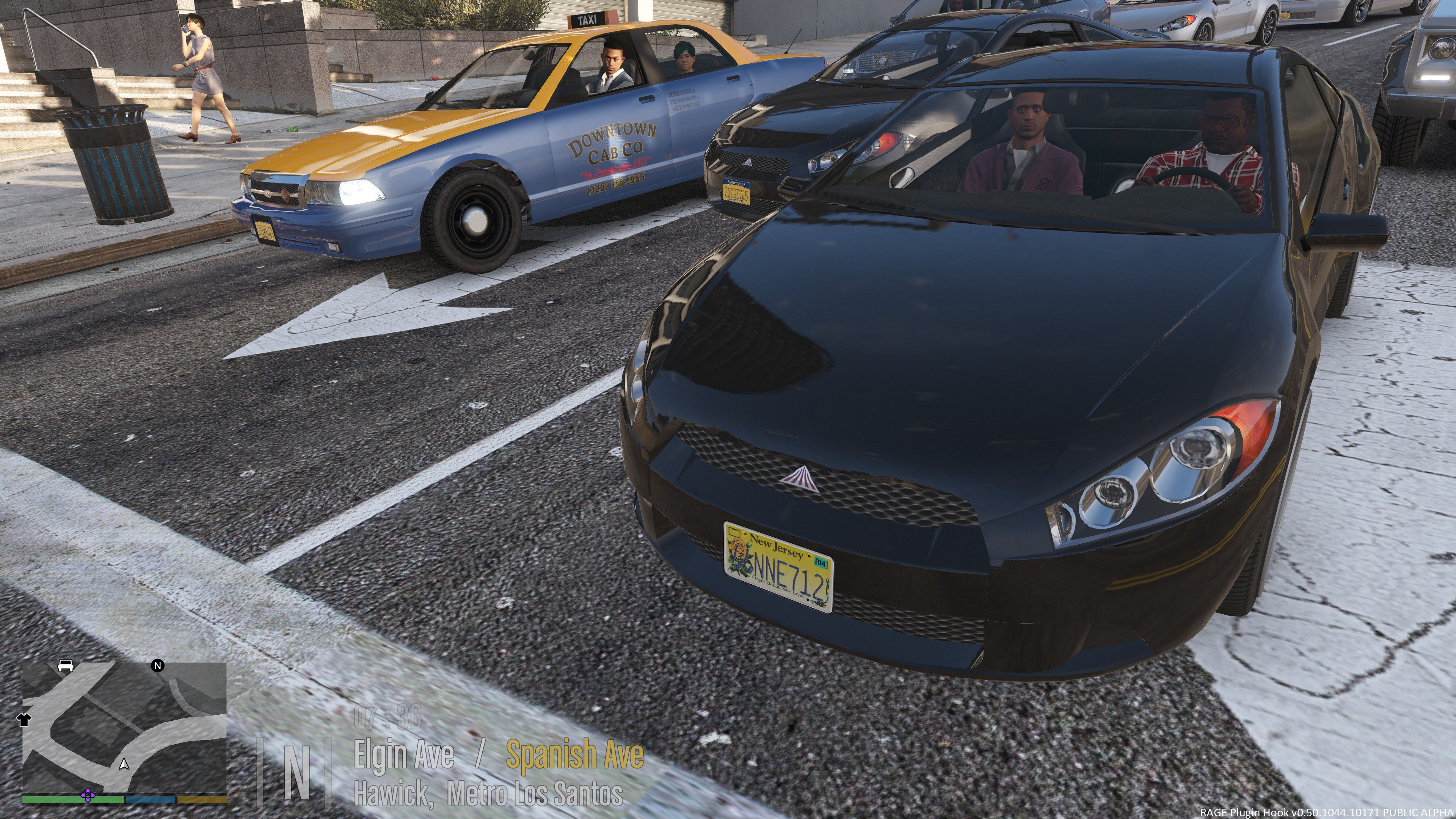1456x819 pixels.
Task: Select the white car blip on minimap
Action: point(66,665)
